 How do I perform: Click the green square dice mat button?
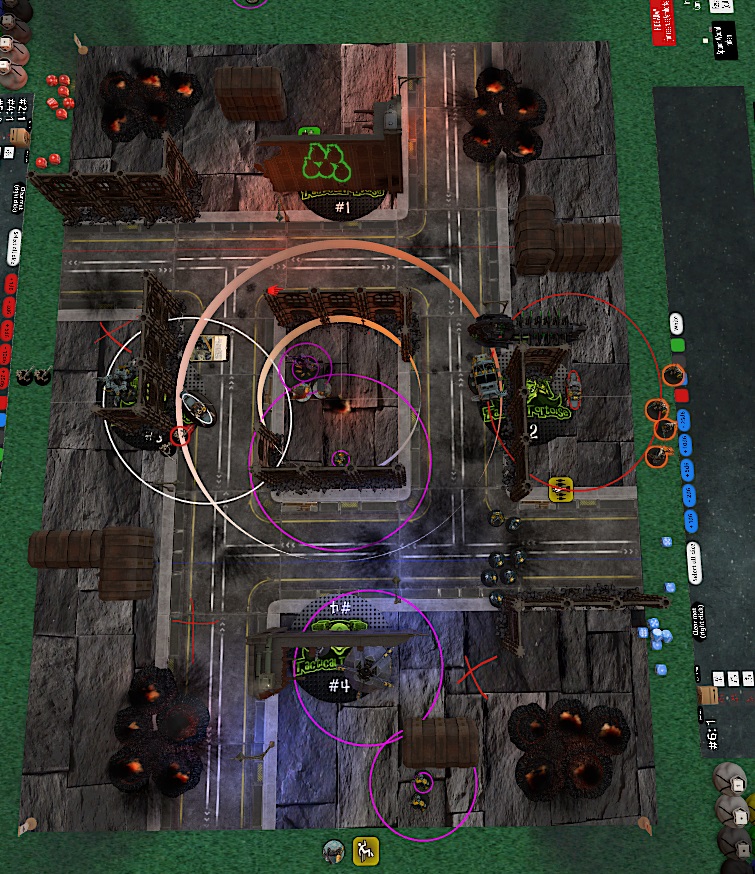678,345
